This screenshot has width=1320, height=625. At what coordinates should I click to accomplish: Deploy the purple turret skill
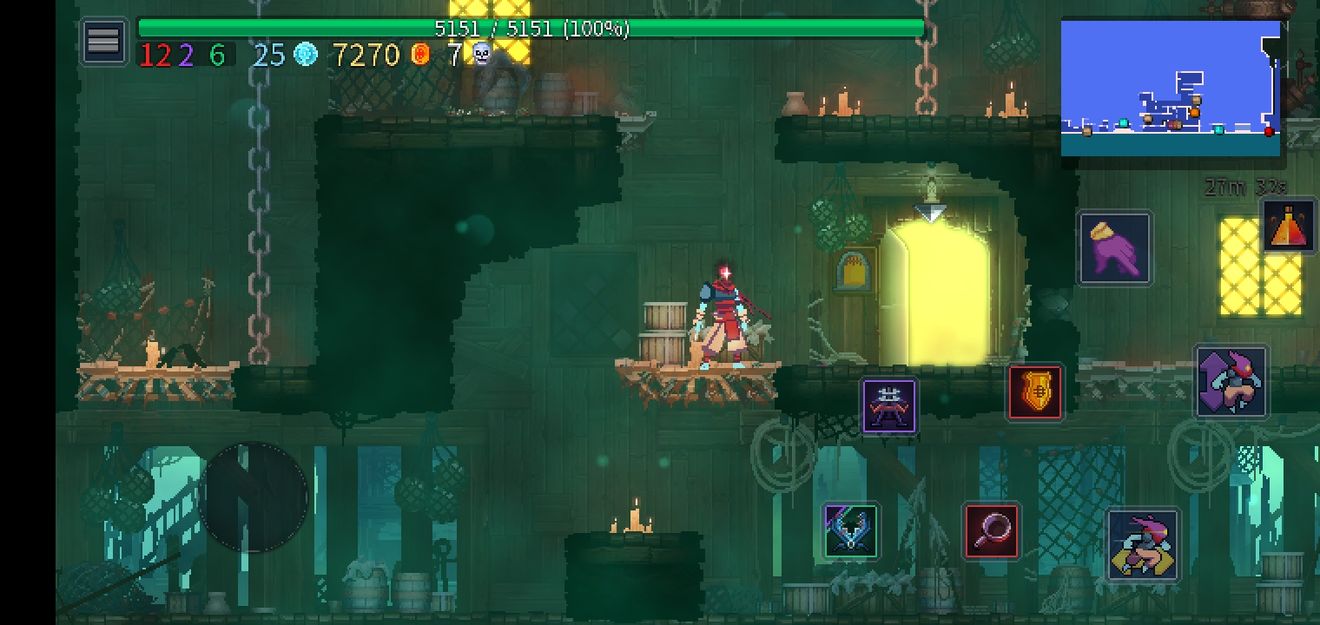pos(889,406)
